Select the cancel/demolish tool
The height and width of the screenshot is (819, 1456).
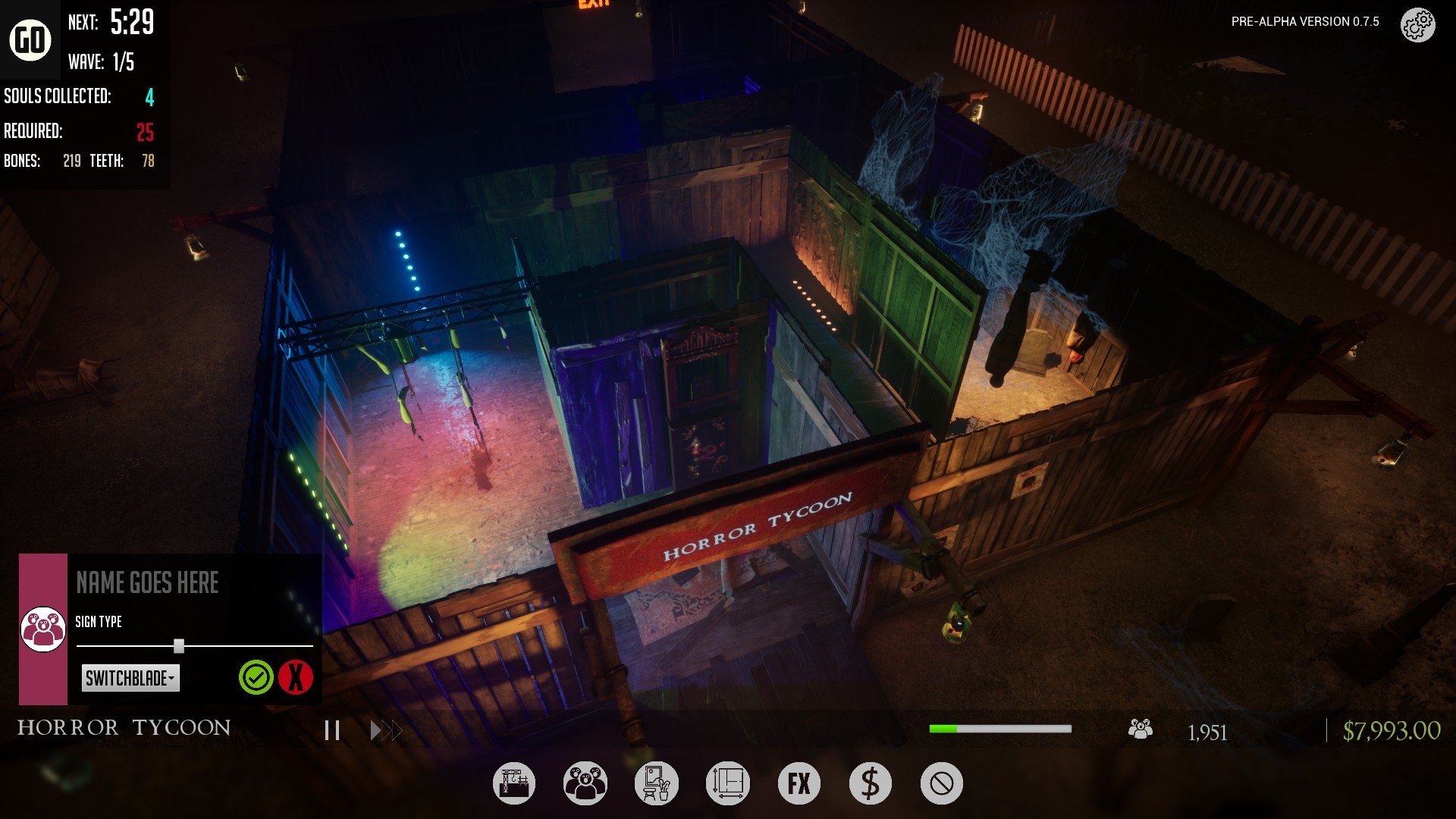point(941,783)
